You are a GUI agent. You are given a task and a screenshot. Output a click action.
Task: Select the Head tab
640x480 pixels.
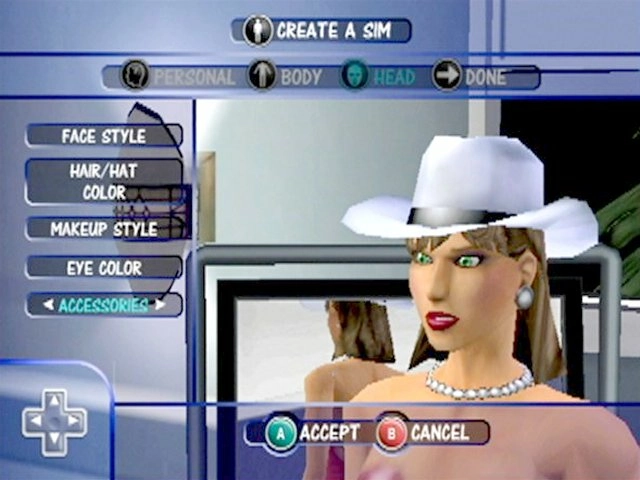coord(382,76)
